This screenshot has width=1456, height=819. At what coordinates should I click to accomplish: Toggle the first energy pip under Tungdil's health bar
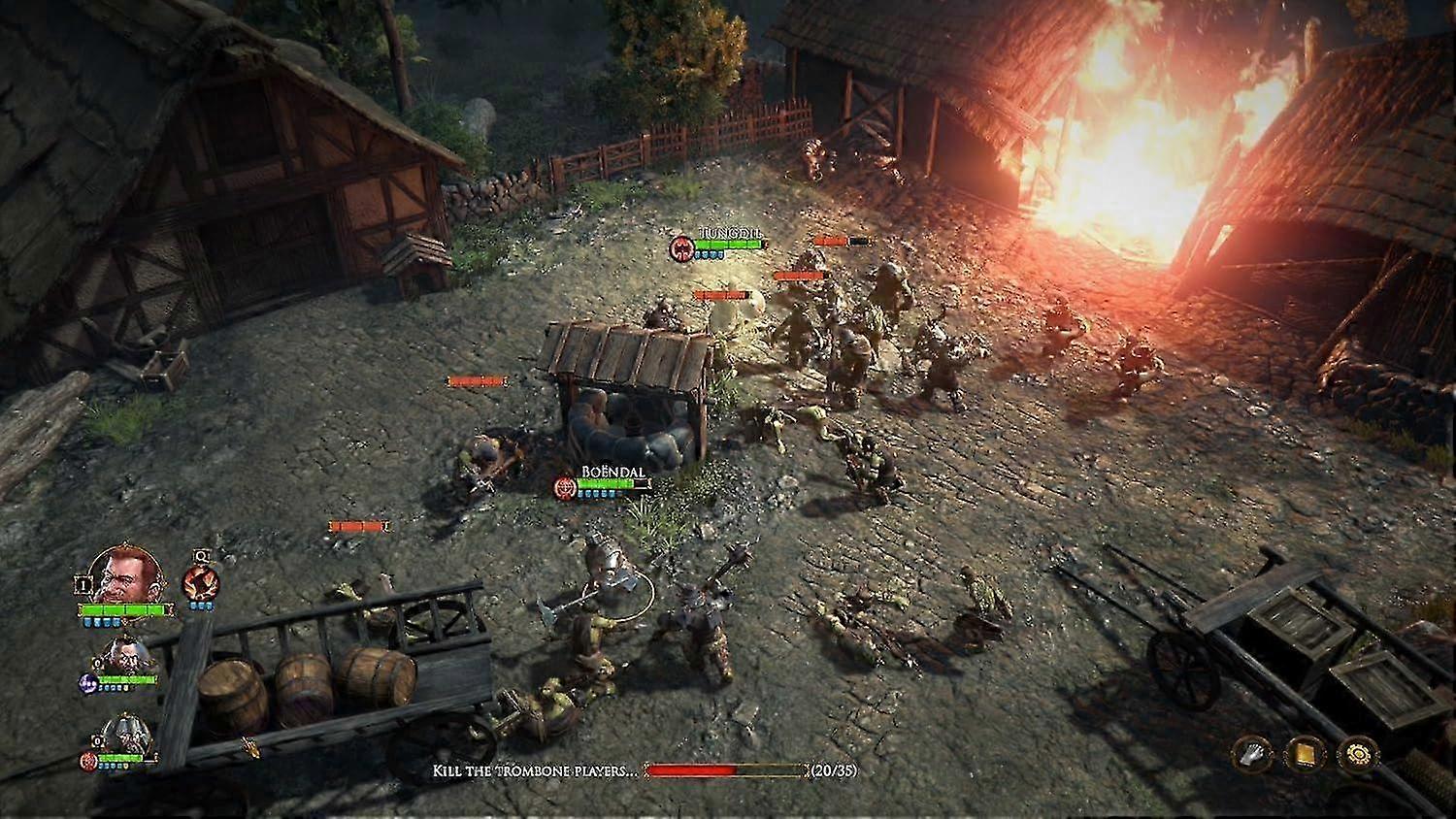click(89, 622)
